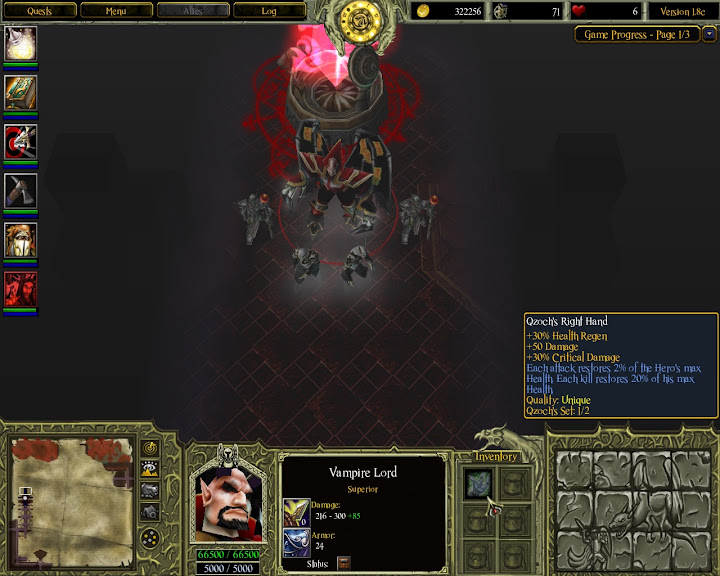Click the status buff icon
The width and height of the screenshot is (720, 576).
344,563
